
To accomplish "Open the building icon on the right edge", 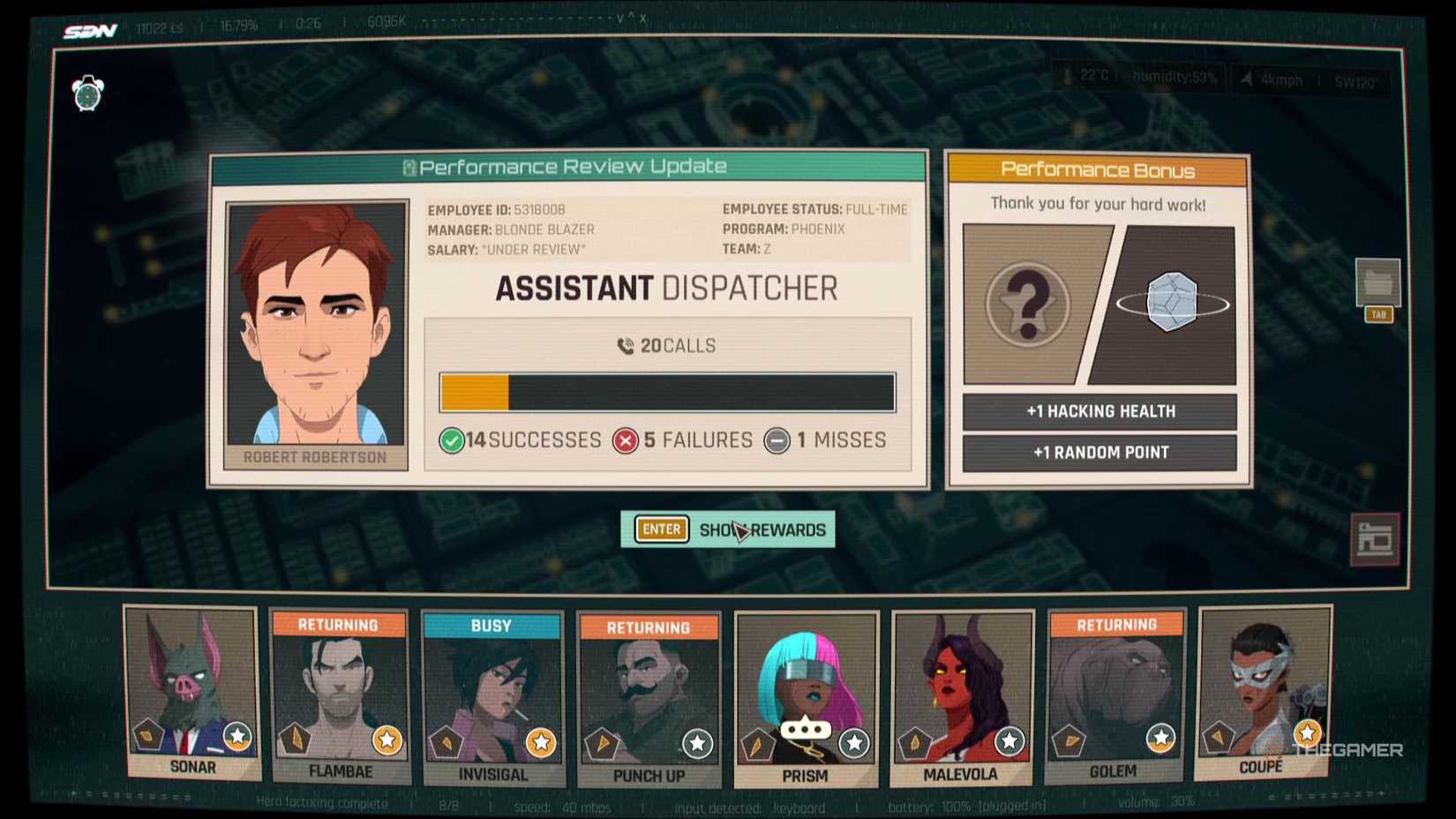I will point(1376,537).
